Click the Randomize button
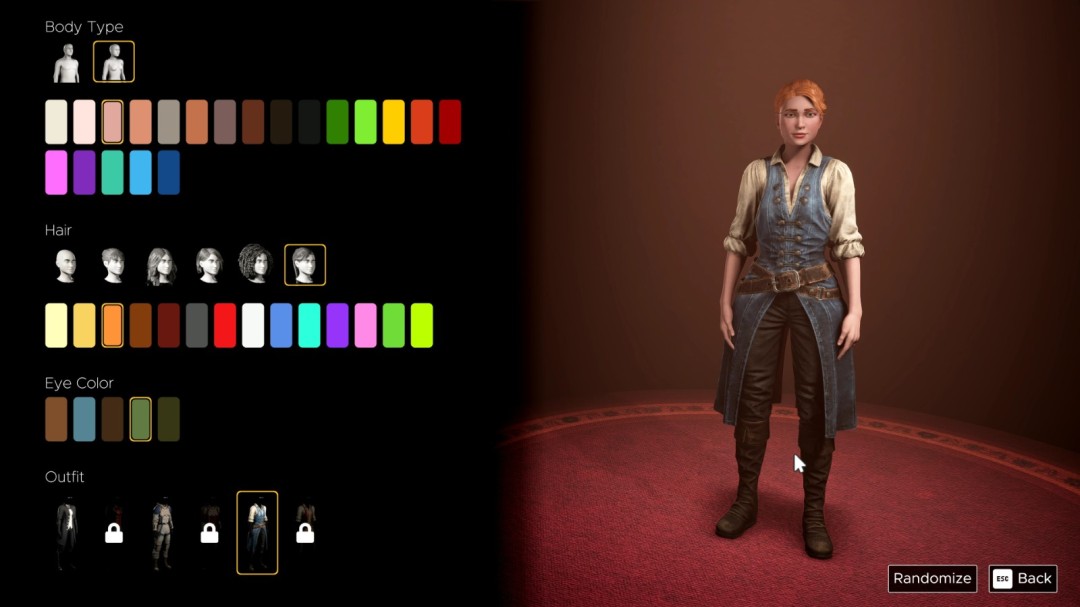 [x=932, y=578]
